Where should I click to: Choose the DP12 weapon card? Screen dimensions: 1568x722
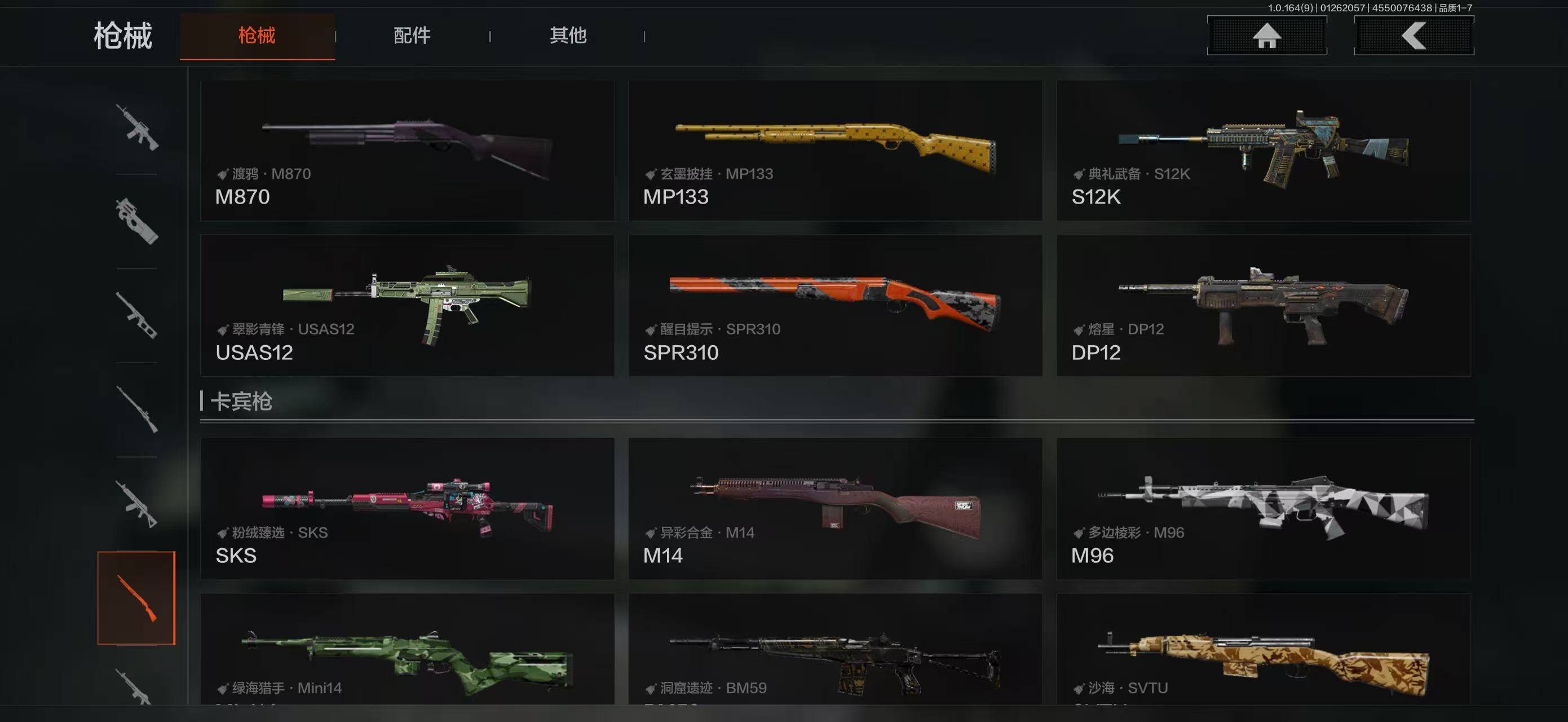point(1264,306)
